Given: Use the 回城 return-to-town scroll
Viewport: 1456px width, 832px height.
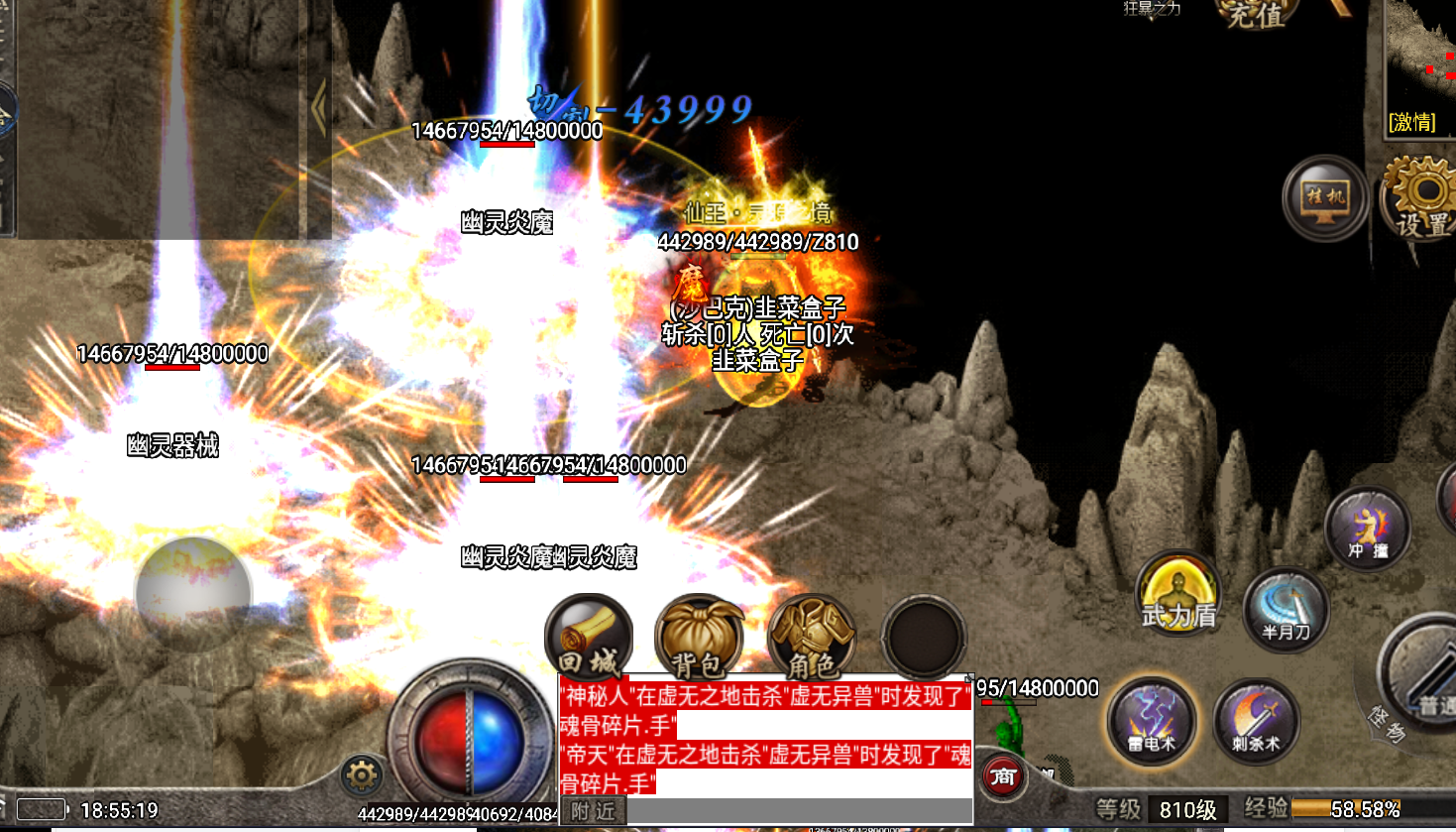Looking at the screenshot, I should (588, 637).
